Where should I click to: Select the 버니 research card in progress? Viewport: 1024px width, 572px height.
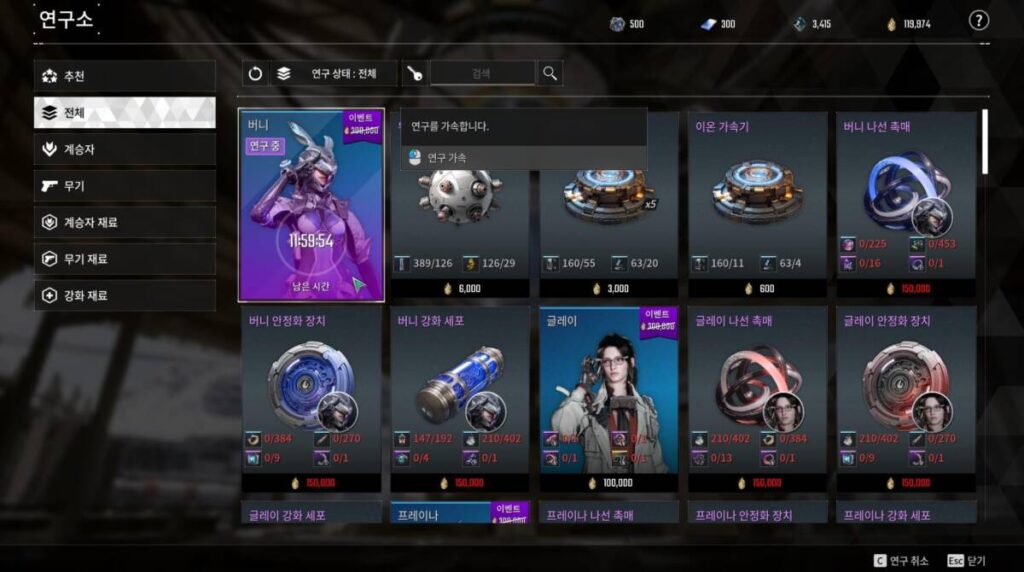311,205
